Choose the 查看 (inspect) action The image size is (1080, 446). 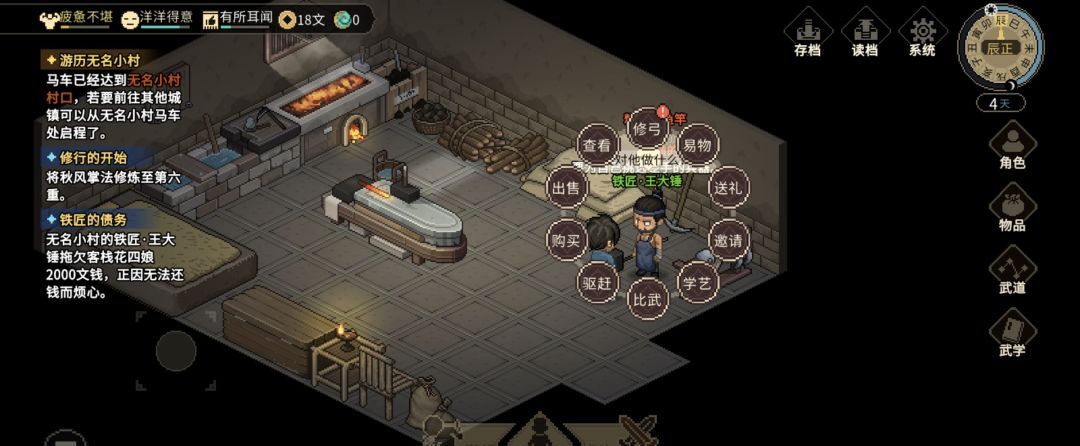tap(596, 146)
